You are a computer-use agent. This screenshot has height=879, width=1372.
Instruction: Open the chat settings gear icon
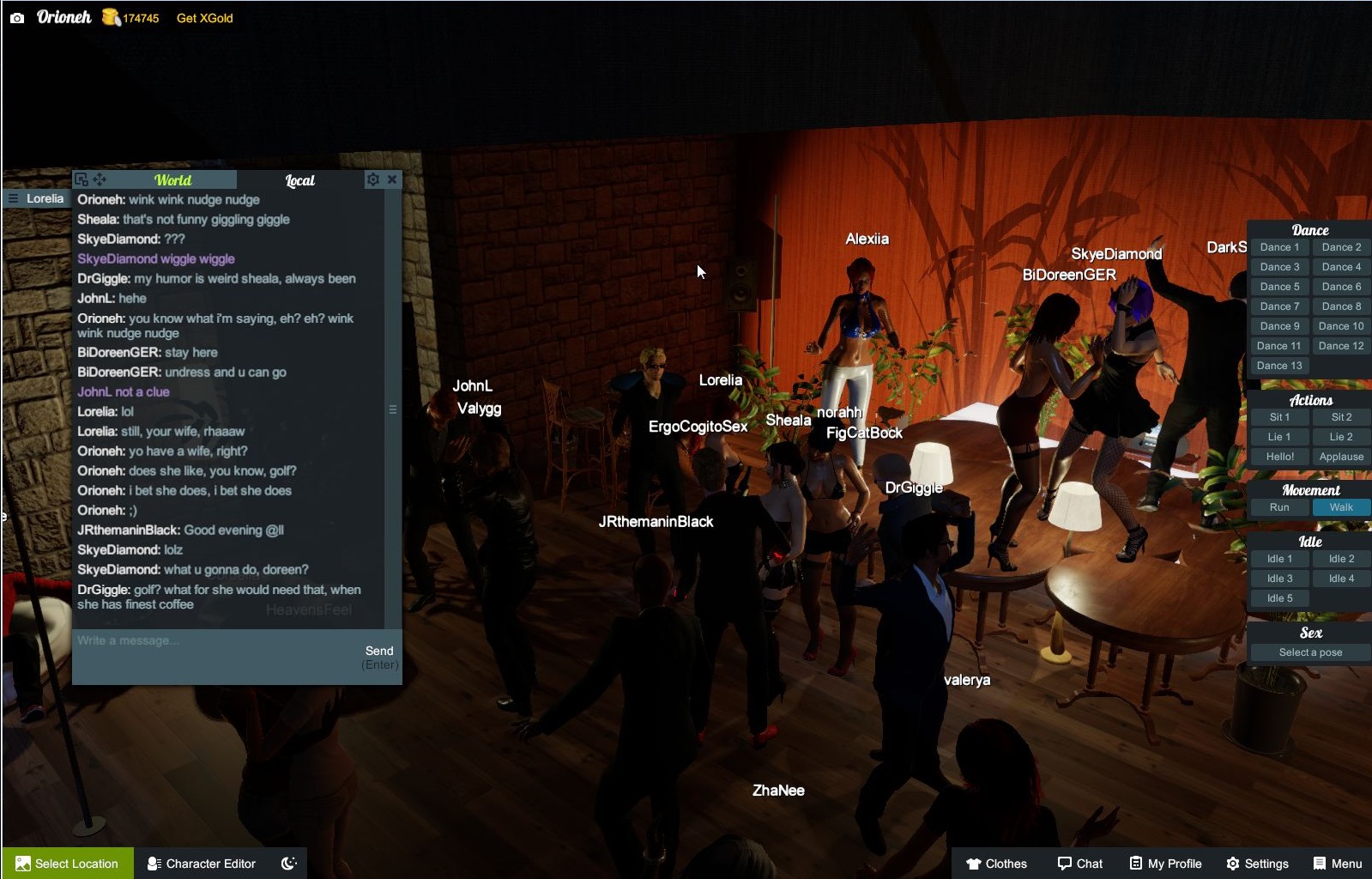coord(373,179)
